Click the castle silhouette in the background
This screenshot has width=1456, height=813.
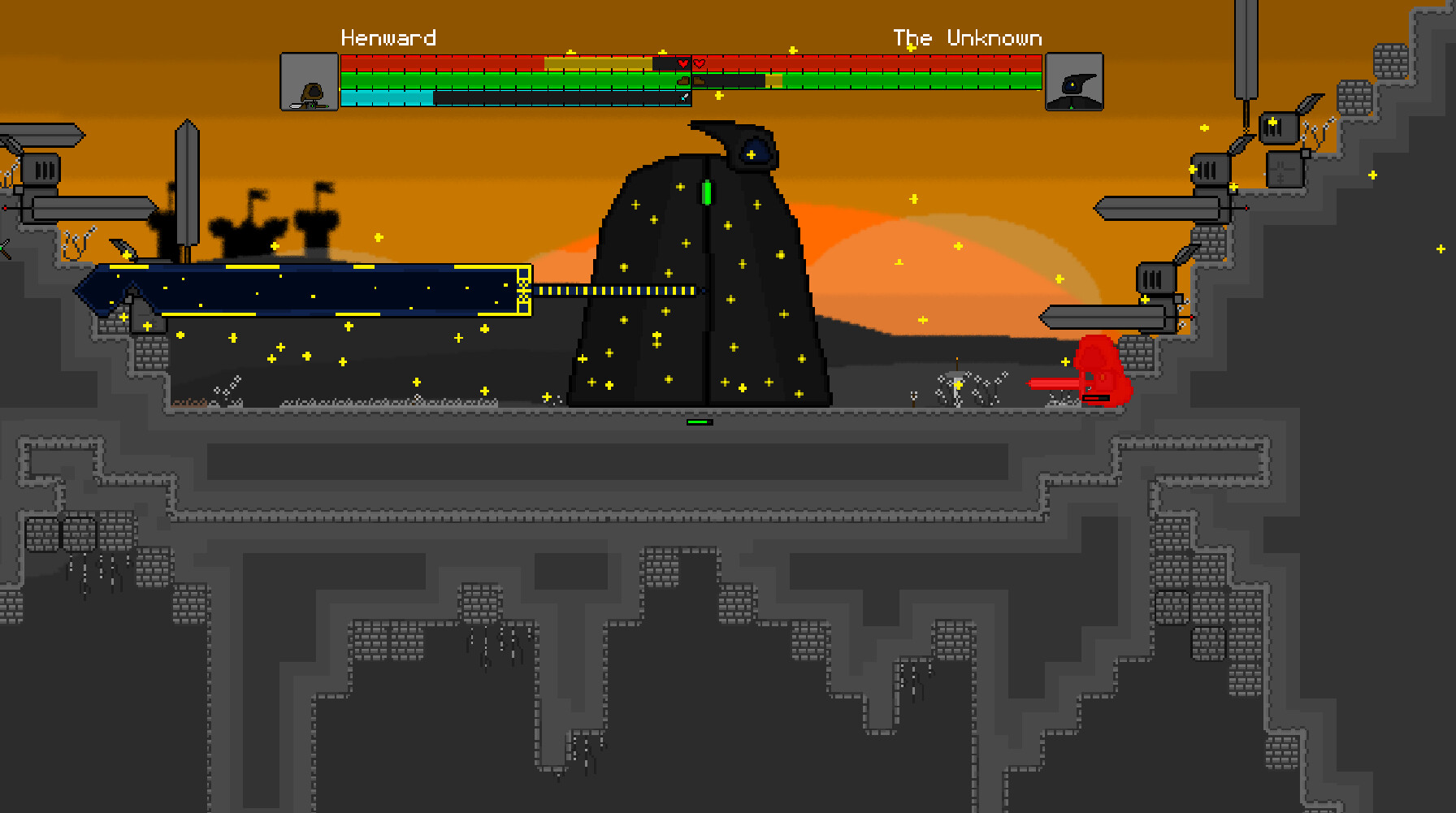click(250, 228)
